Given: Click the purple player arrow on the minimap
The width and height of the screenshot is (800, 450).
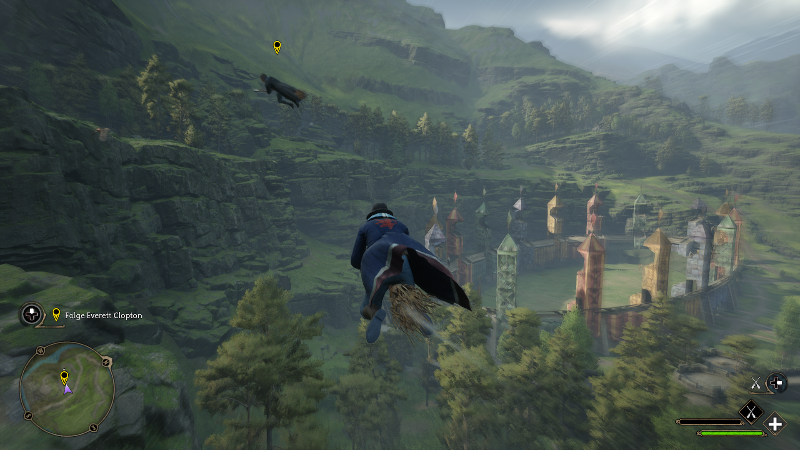Looking at the screenshot, I should (67, 388).
